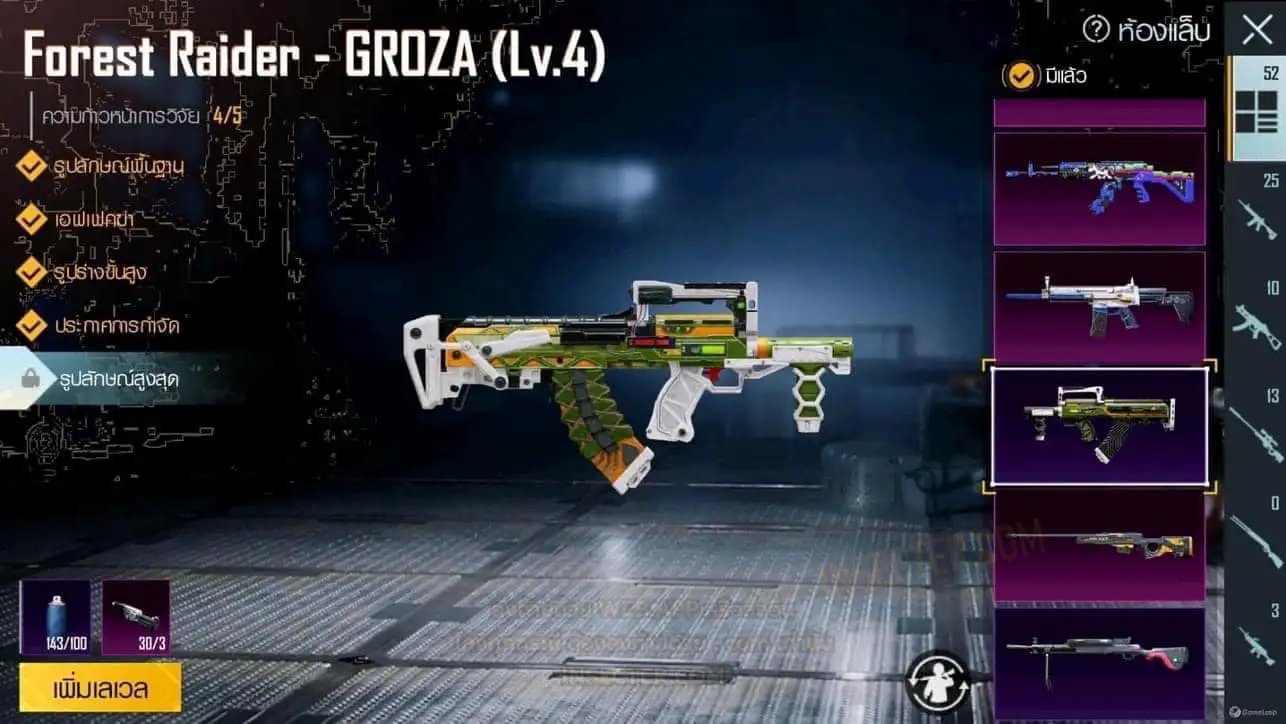Screen dimensions: 1286x724
Task: Choose the white and blue rifle skin
Action: click(1099, 307)
